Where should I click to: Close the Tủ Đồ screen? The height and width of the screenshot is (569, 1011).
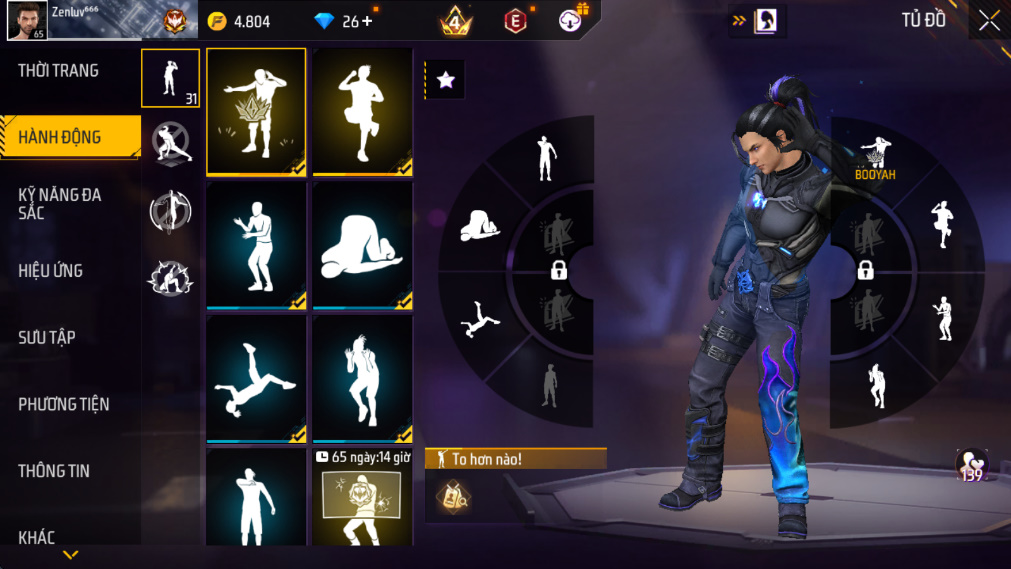(x=989, y=21)
